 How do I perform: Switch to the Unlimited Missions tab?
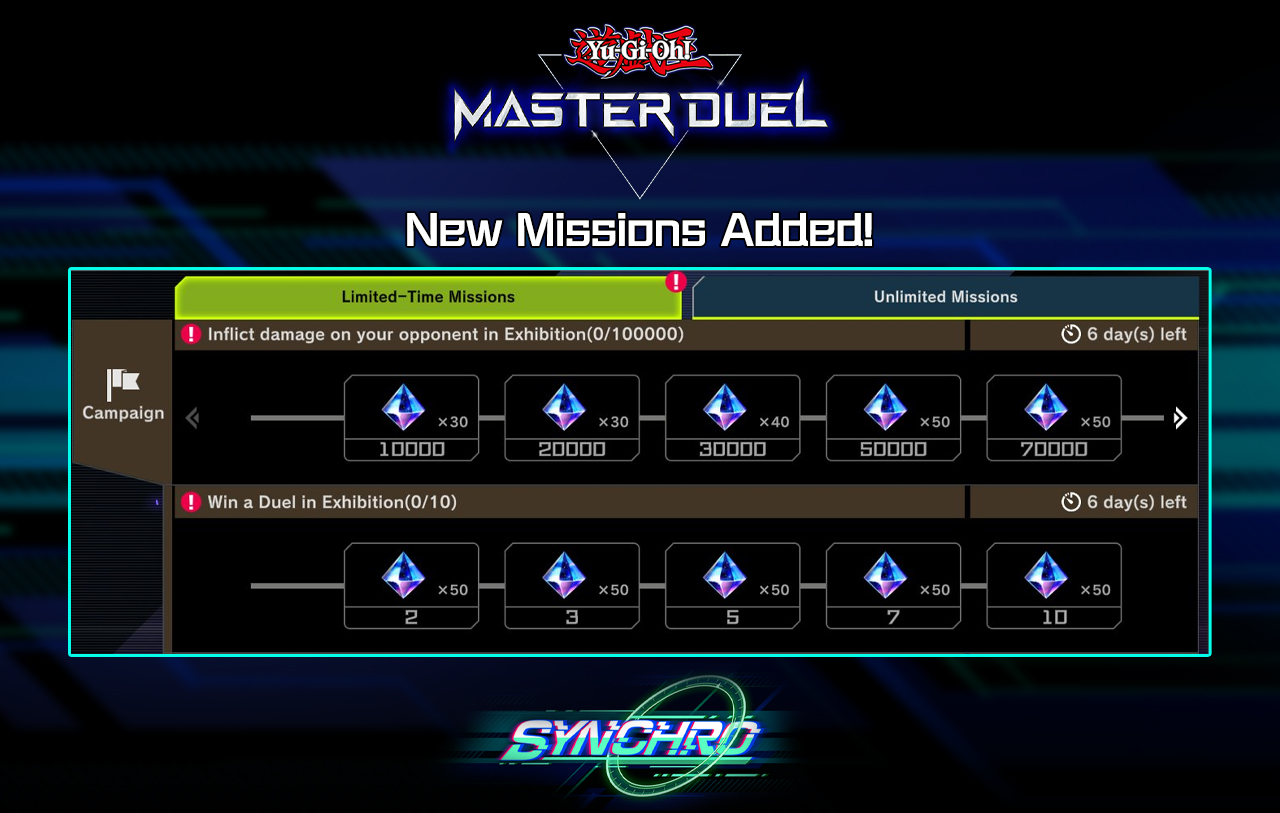[945, 296]
